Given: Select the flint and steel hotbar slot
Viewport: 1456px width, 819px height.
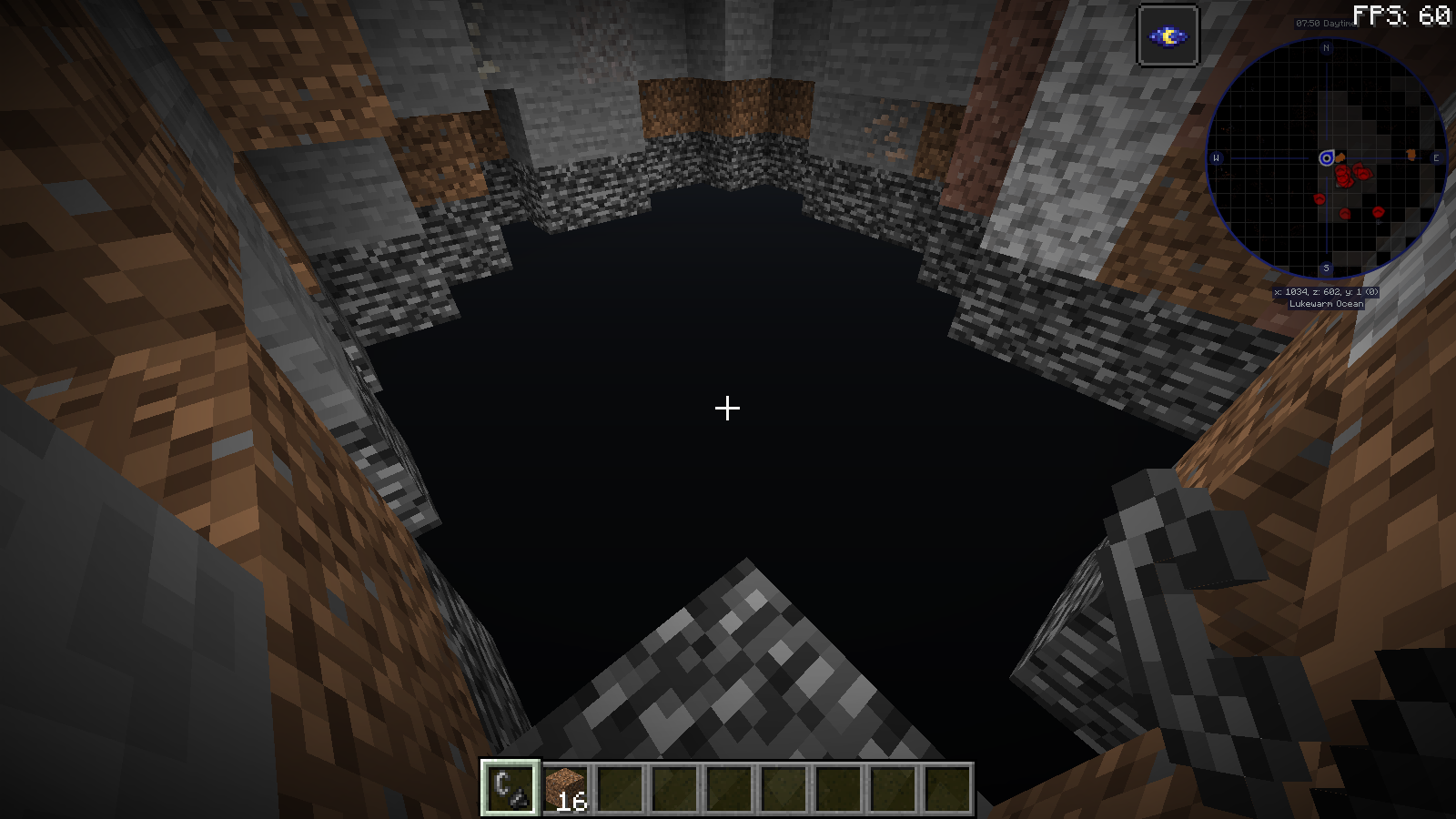Looking at the screenshot, I should (x=512, y=786).
